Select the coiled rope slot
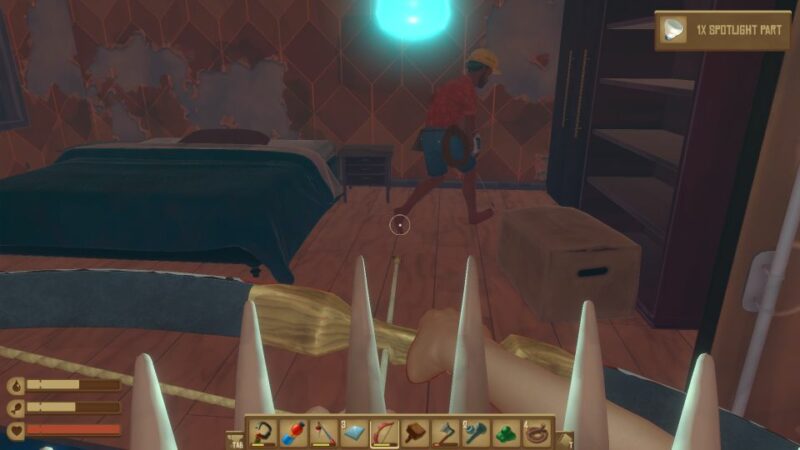The height and width of the screenshot is (450, 800). pos(538,433)
